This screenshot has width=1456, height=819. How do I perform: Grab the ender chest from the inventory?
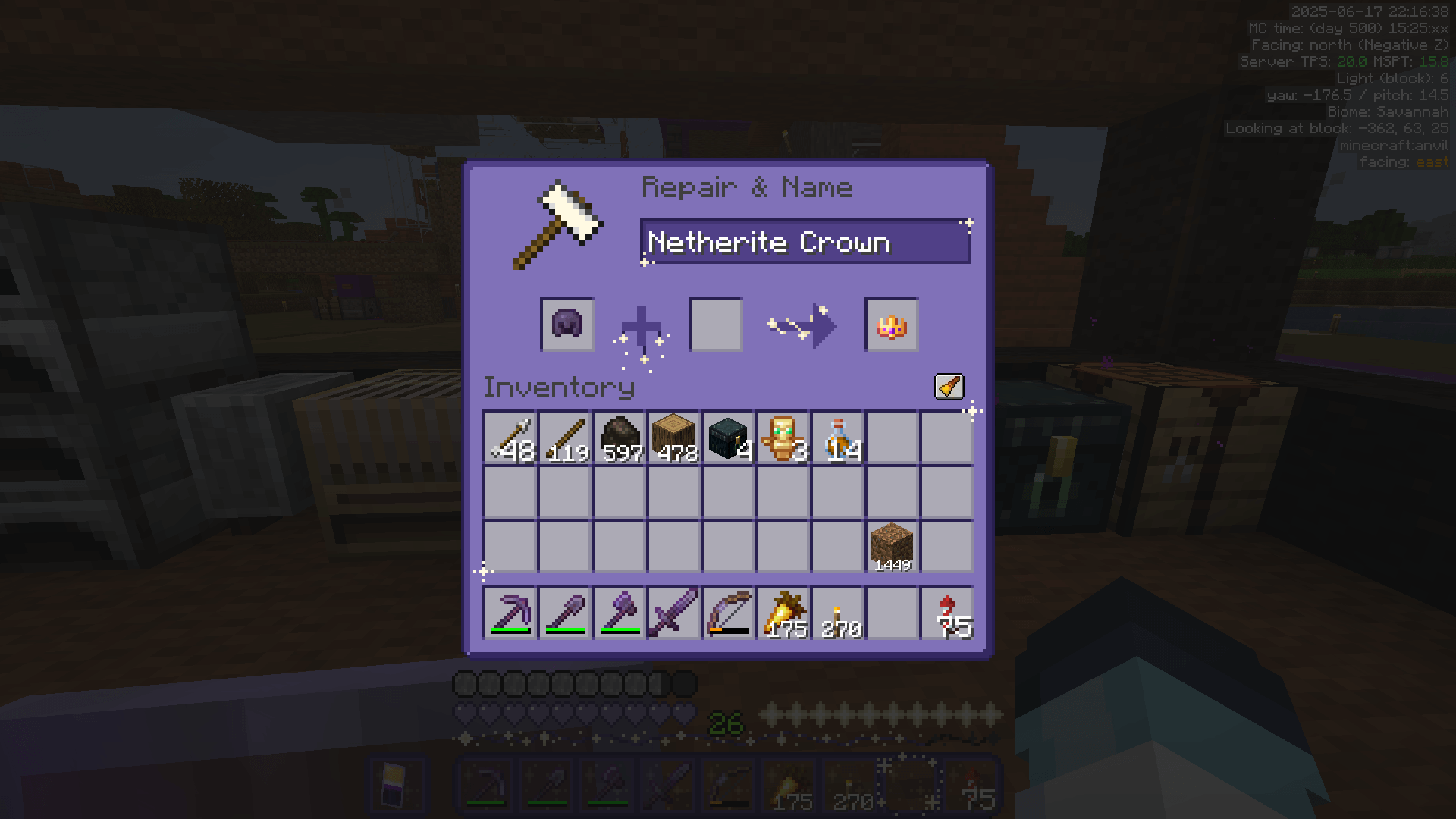coord(729,438)
